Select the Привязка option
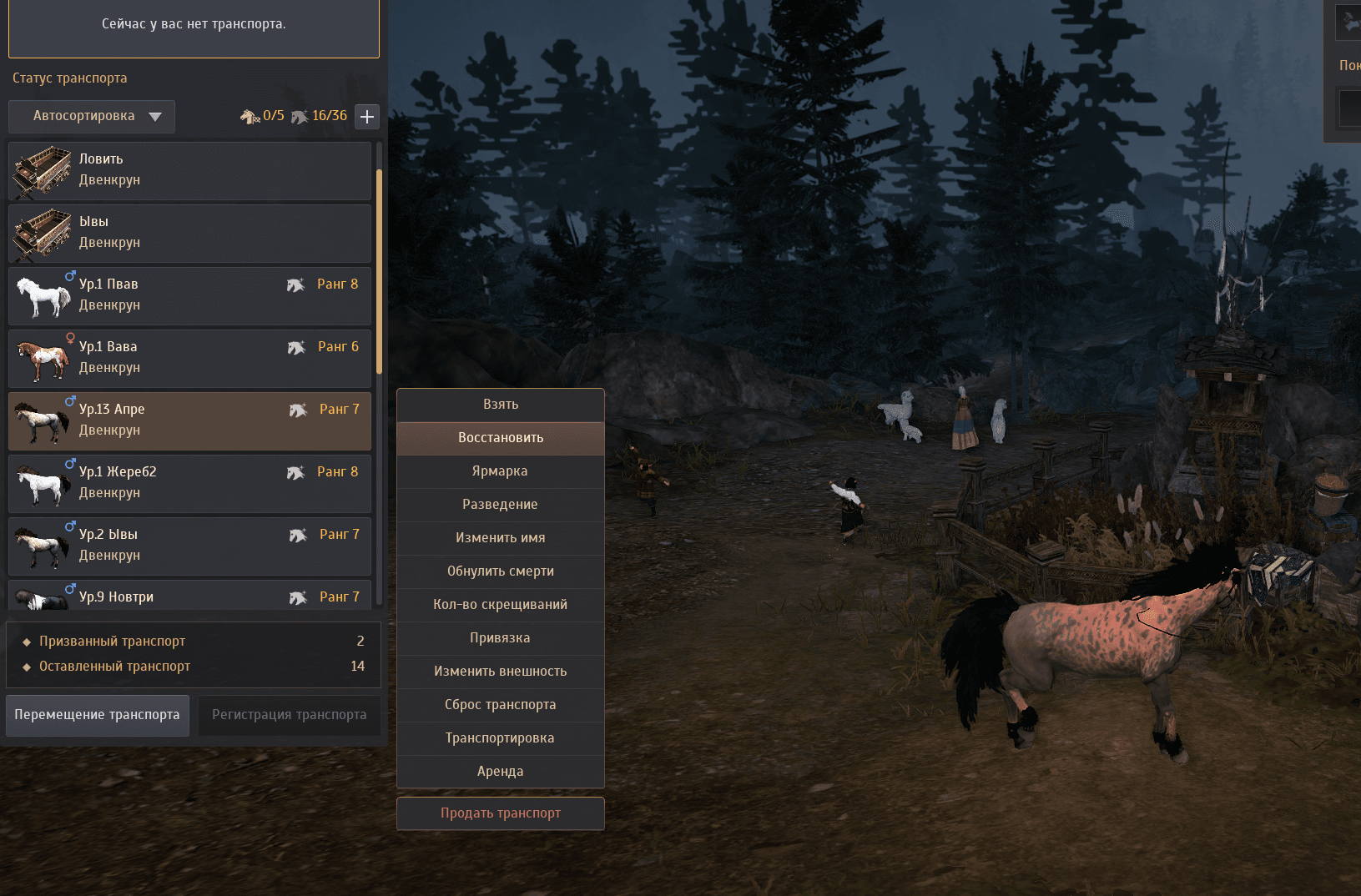Screen dimensions: 1361x896 point(501,638)
